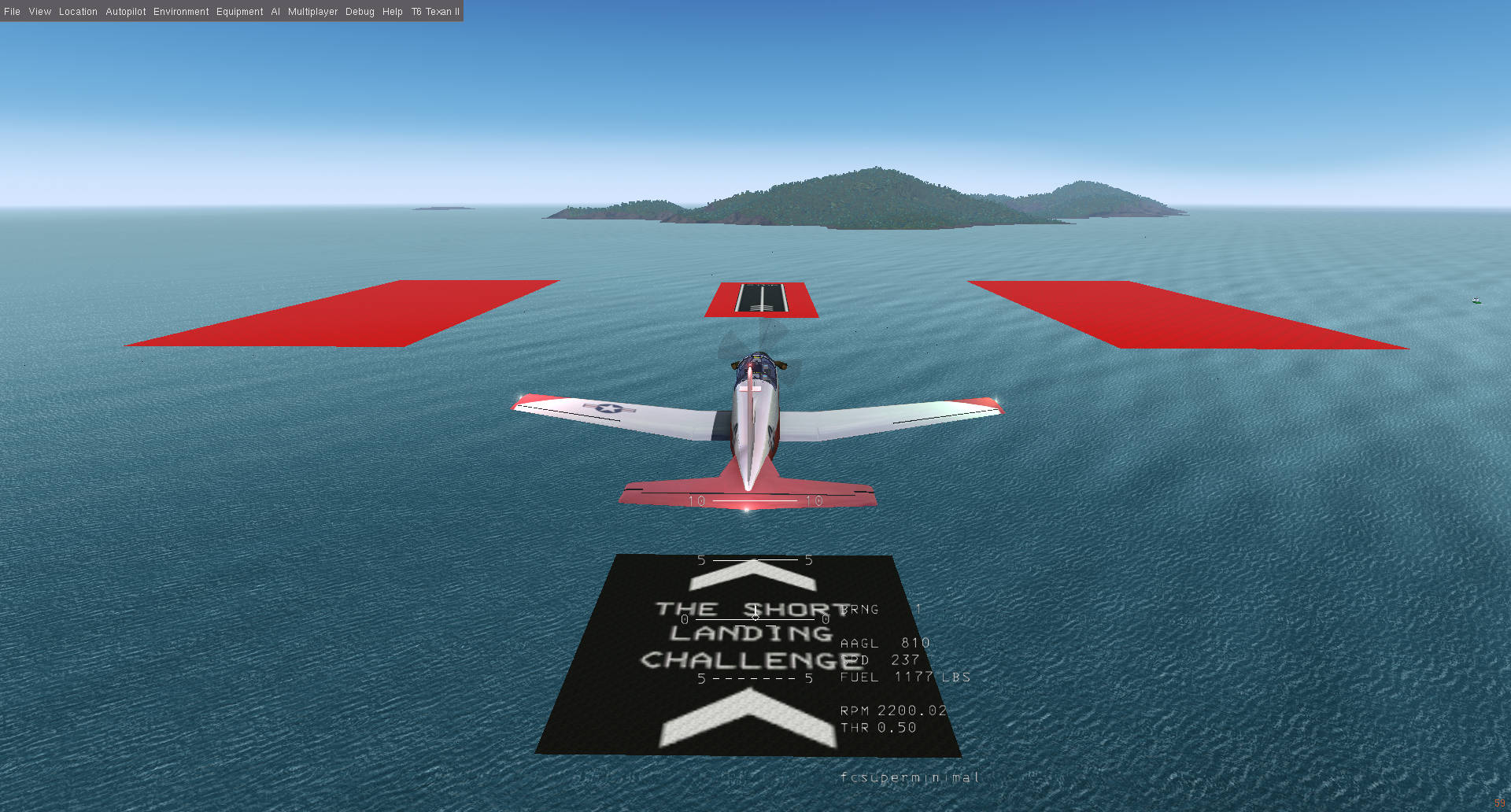Open the Environment menu

[181, 11]
